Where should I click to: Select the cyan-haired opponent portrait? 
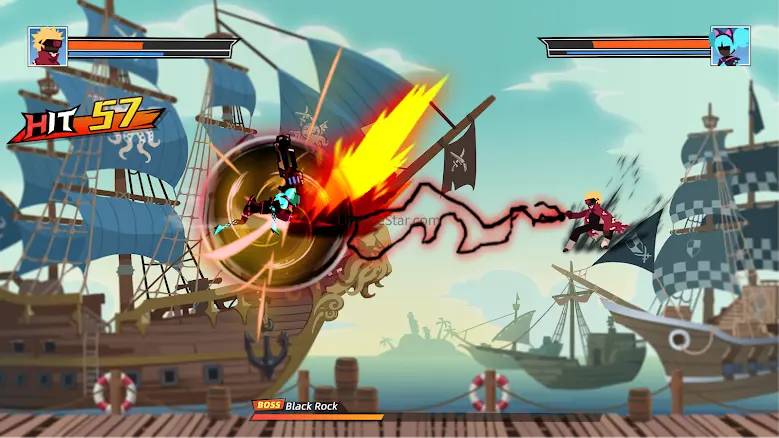tap(729, 46)
